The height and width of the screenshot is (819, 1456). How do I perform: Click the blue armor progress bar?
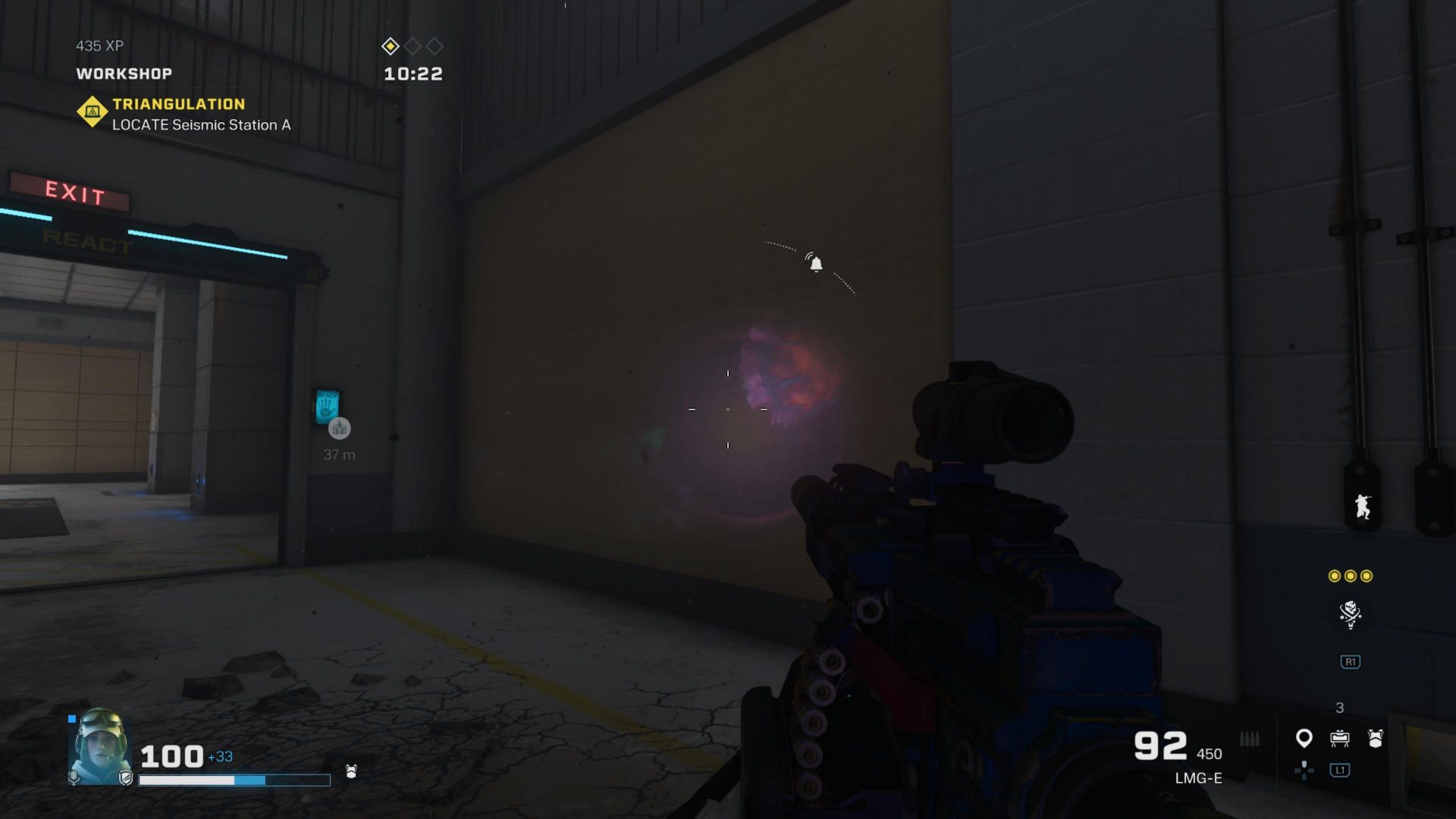pos(250,780)
